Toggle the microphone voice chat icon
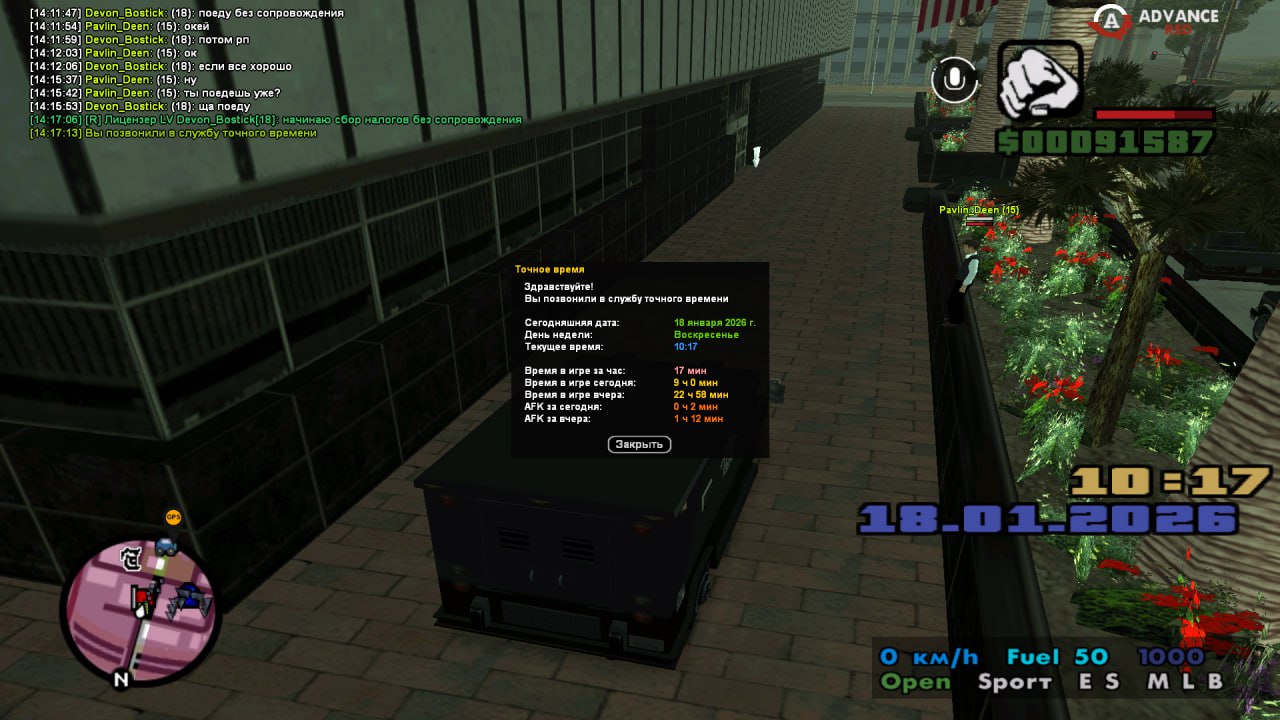1280x720 pixels. 955,80
